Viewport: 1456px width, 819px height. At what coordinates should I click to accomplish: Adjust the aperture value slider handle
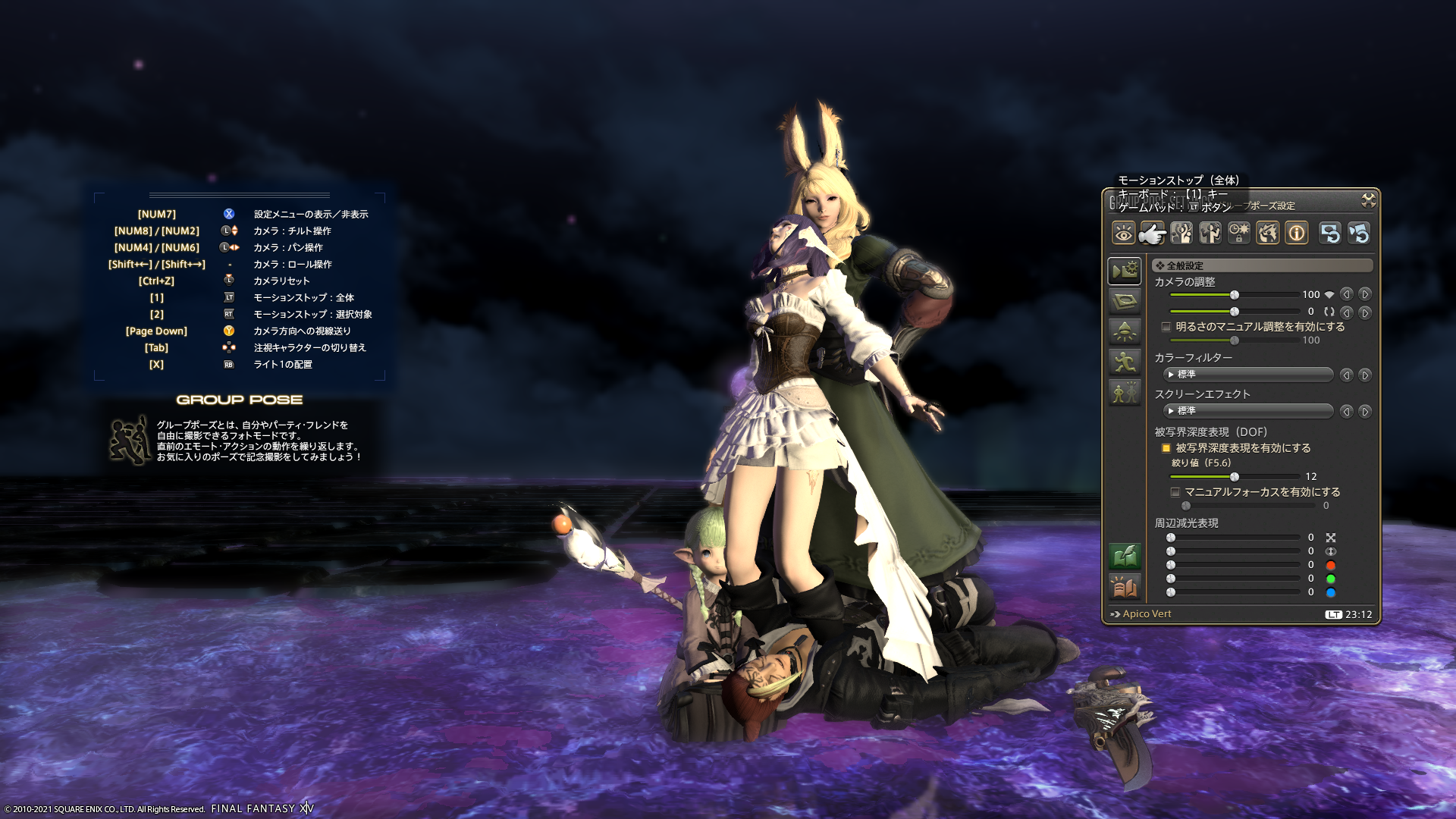(x=1235, y=477)
